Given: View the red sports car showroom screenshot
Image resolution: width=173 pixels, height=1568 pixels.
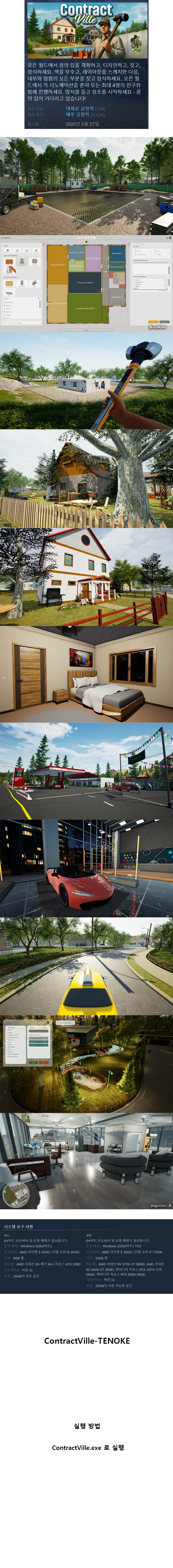Looking at the screenshot, I should (86, 869).
